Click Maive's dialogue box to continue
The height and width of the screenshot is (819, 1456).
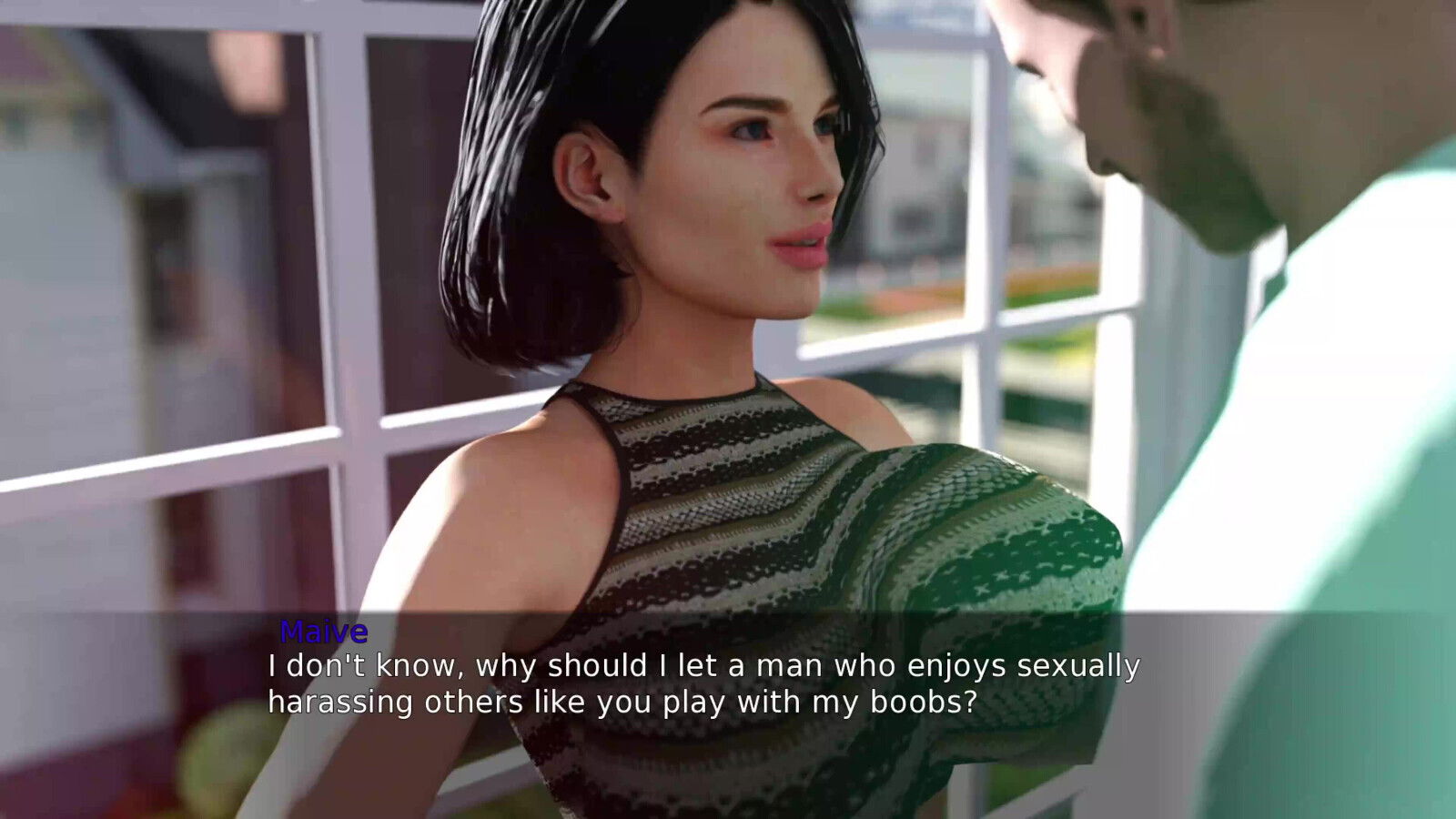pyautogui.click(x=703, y=684)
